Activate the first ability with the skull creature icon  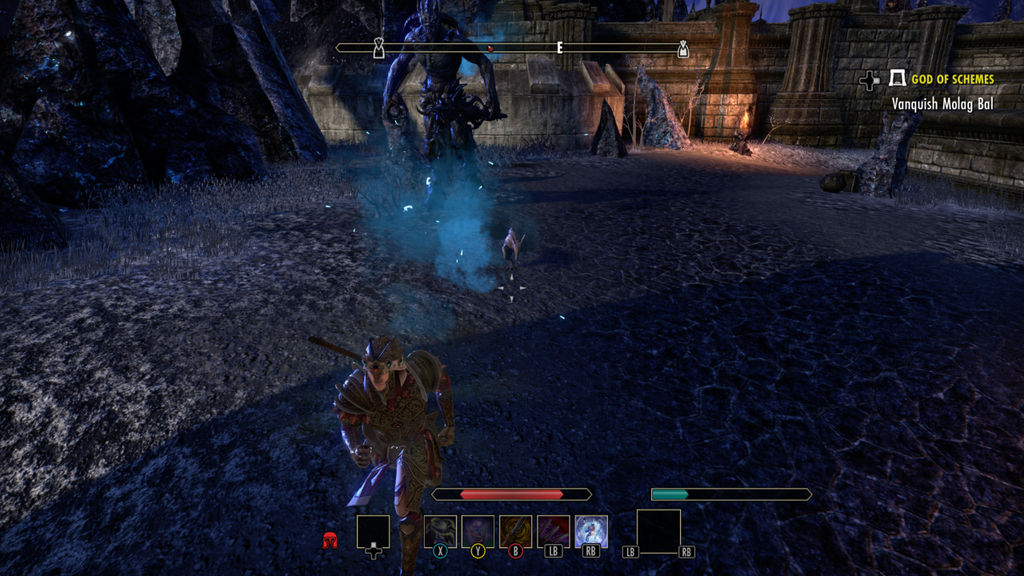click(x=440, y=531)
